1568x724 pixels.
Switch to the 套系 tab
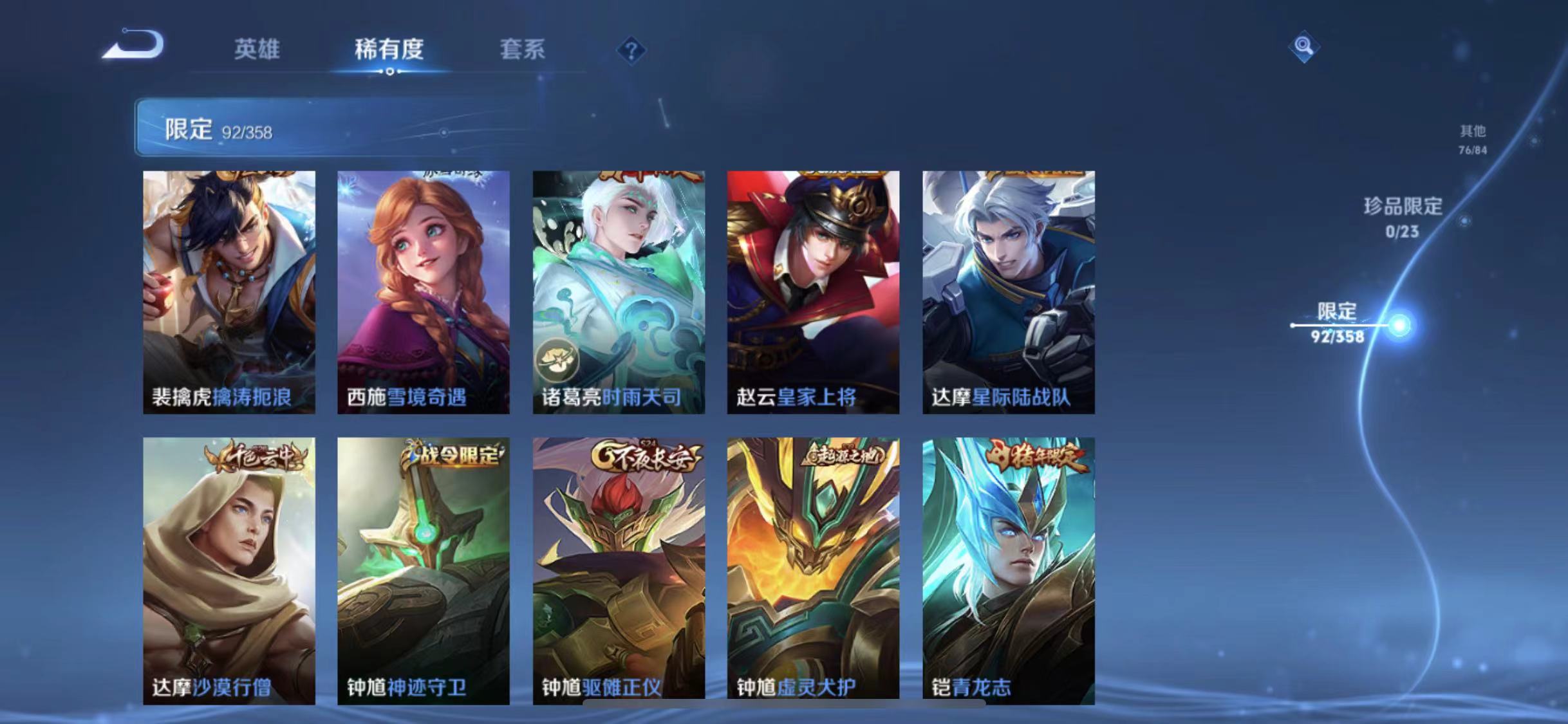click(523, 50)
